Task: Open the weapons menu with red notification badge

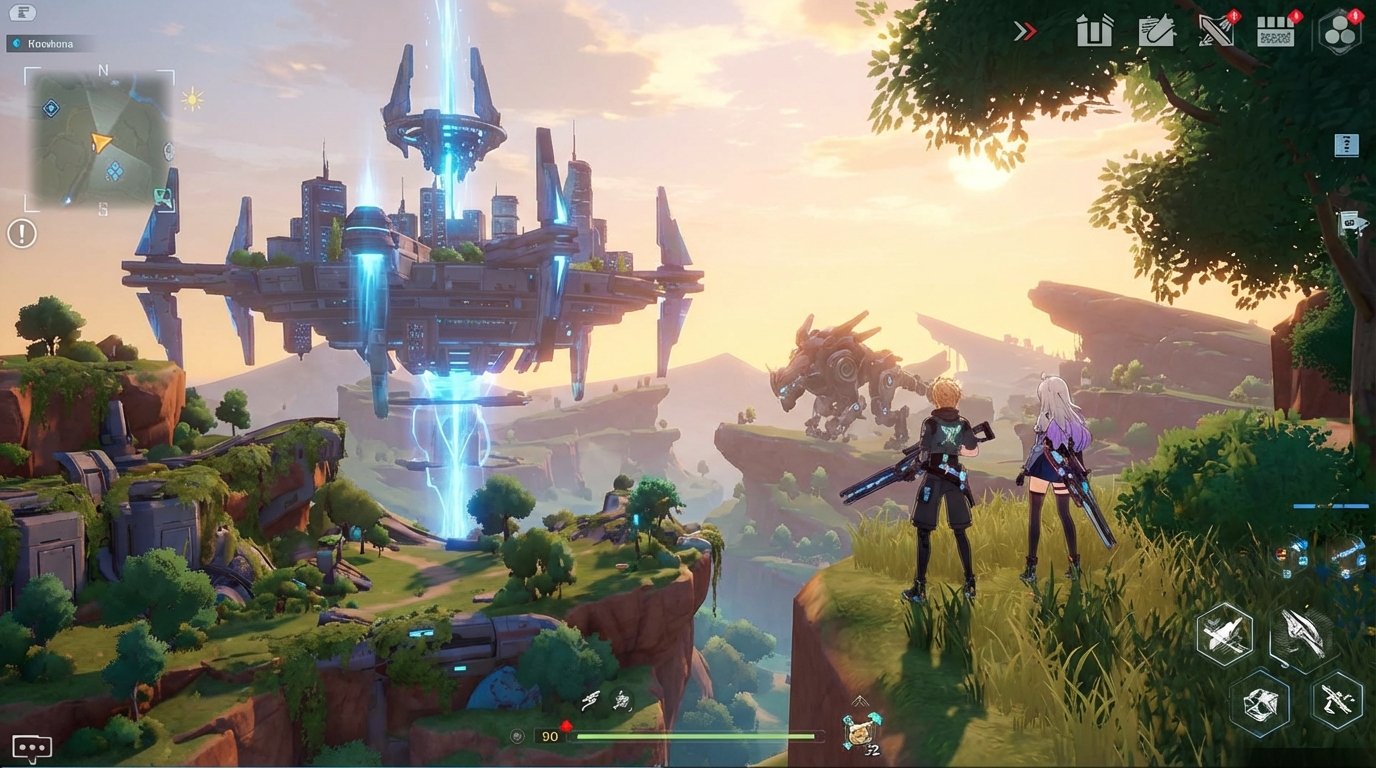Action: click(x=1217, y=32)
